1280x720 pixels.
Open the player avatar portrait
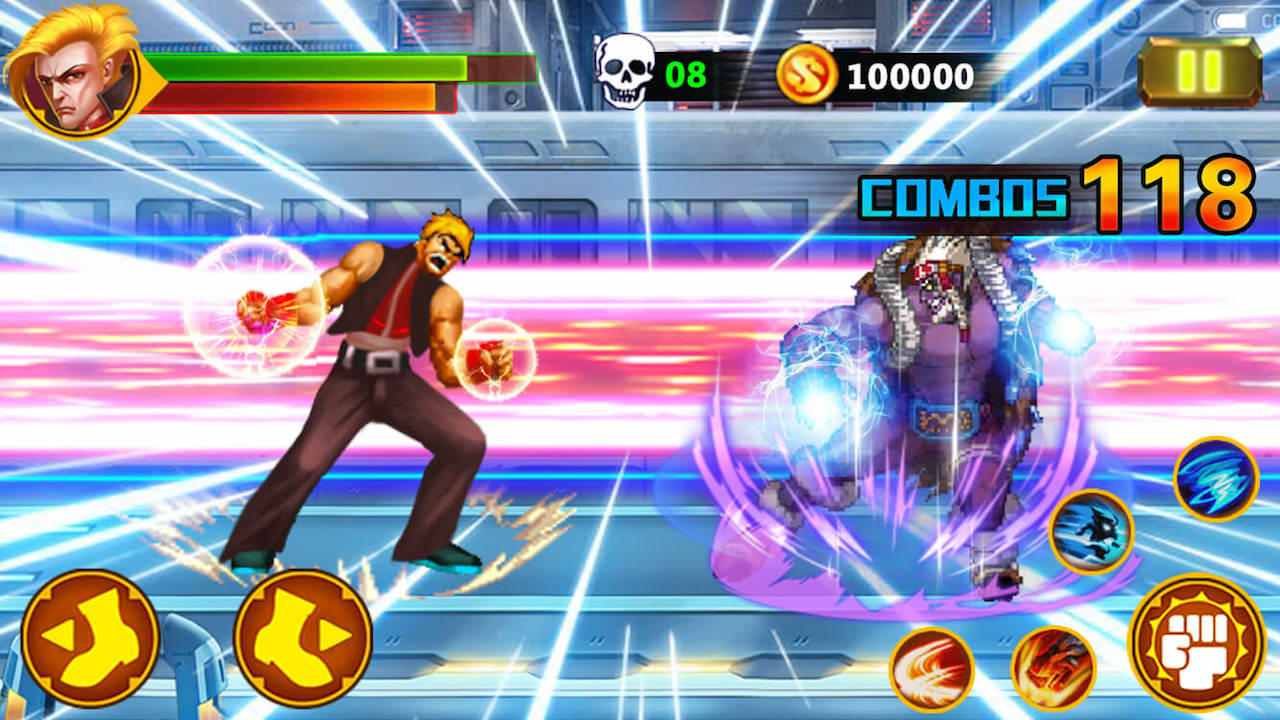click(72, 70)
